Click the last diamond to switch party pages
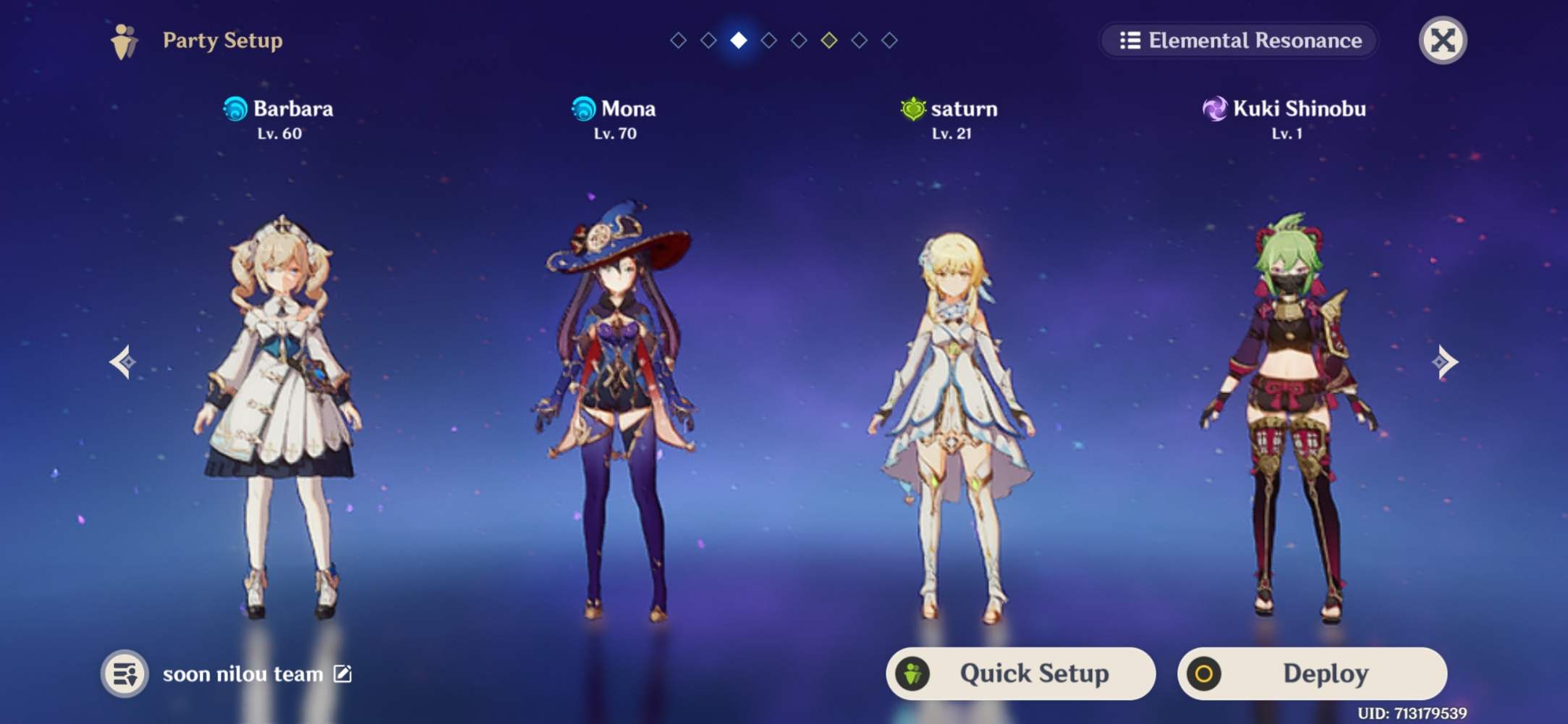This screenshot has height=724, width=1568. (889, 41)
